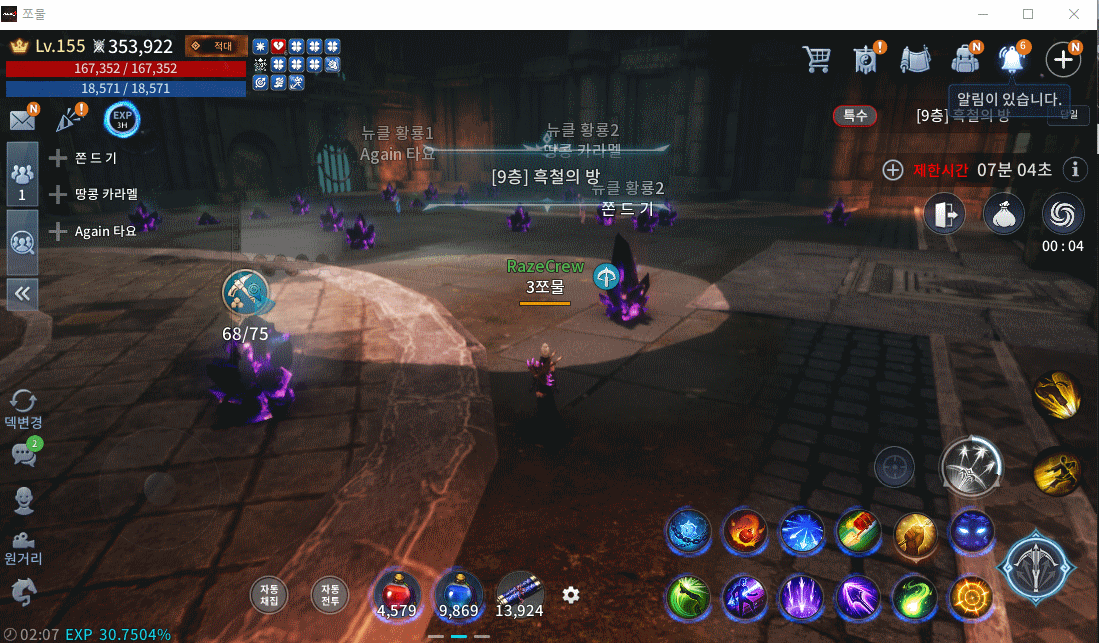Toggle the 원거리 camera view
The width and height of the screenshot is (1099, 643).
click(x=23, y=546)
